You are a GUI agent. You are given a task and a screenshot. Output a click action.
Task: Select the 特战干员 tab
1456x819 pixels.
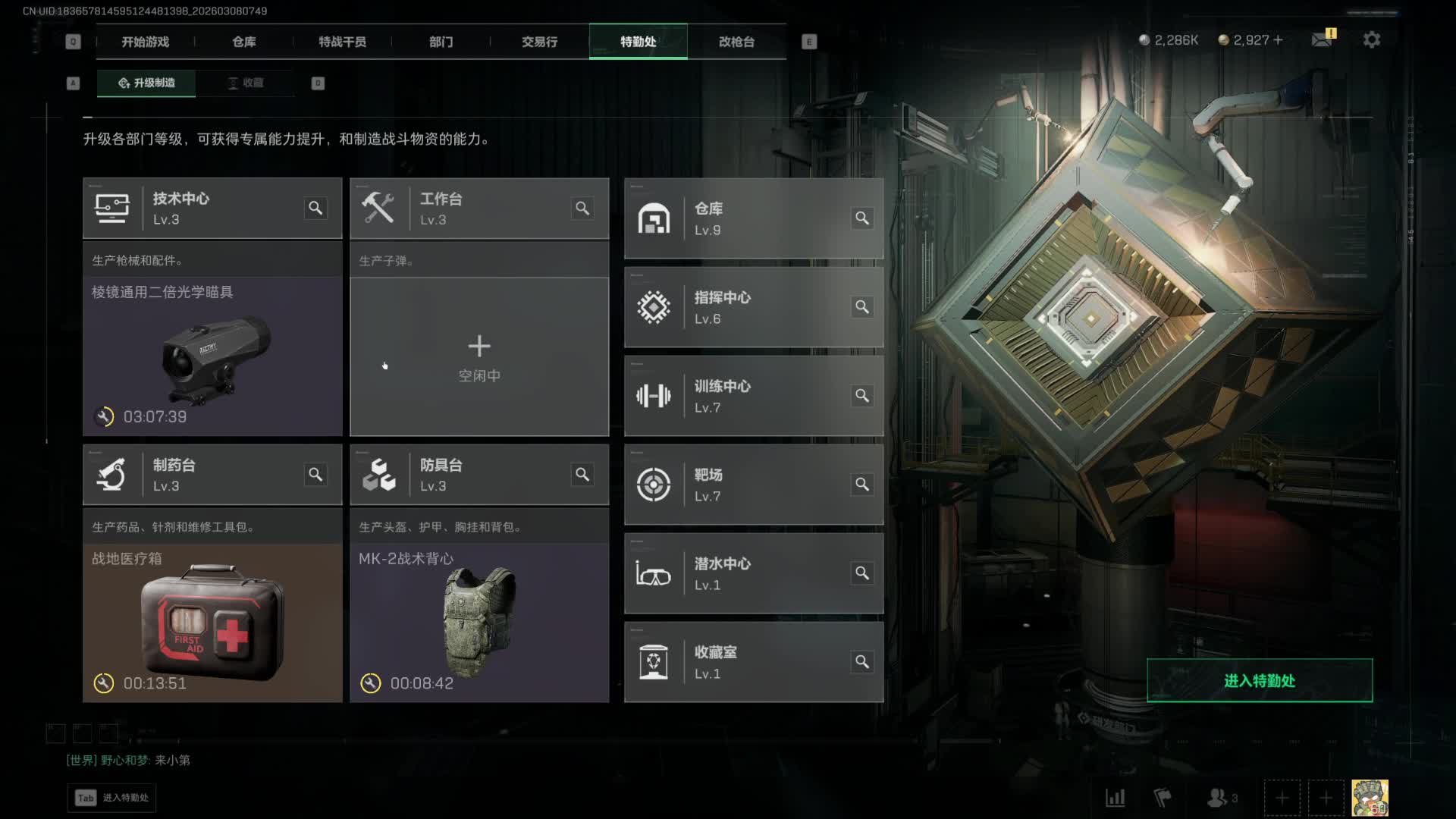pos(342,42)
